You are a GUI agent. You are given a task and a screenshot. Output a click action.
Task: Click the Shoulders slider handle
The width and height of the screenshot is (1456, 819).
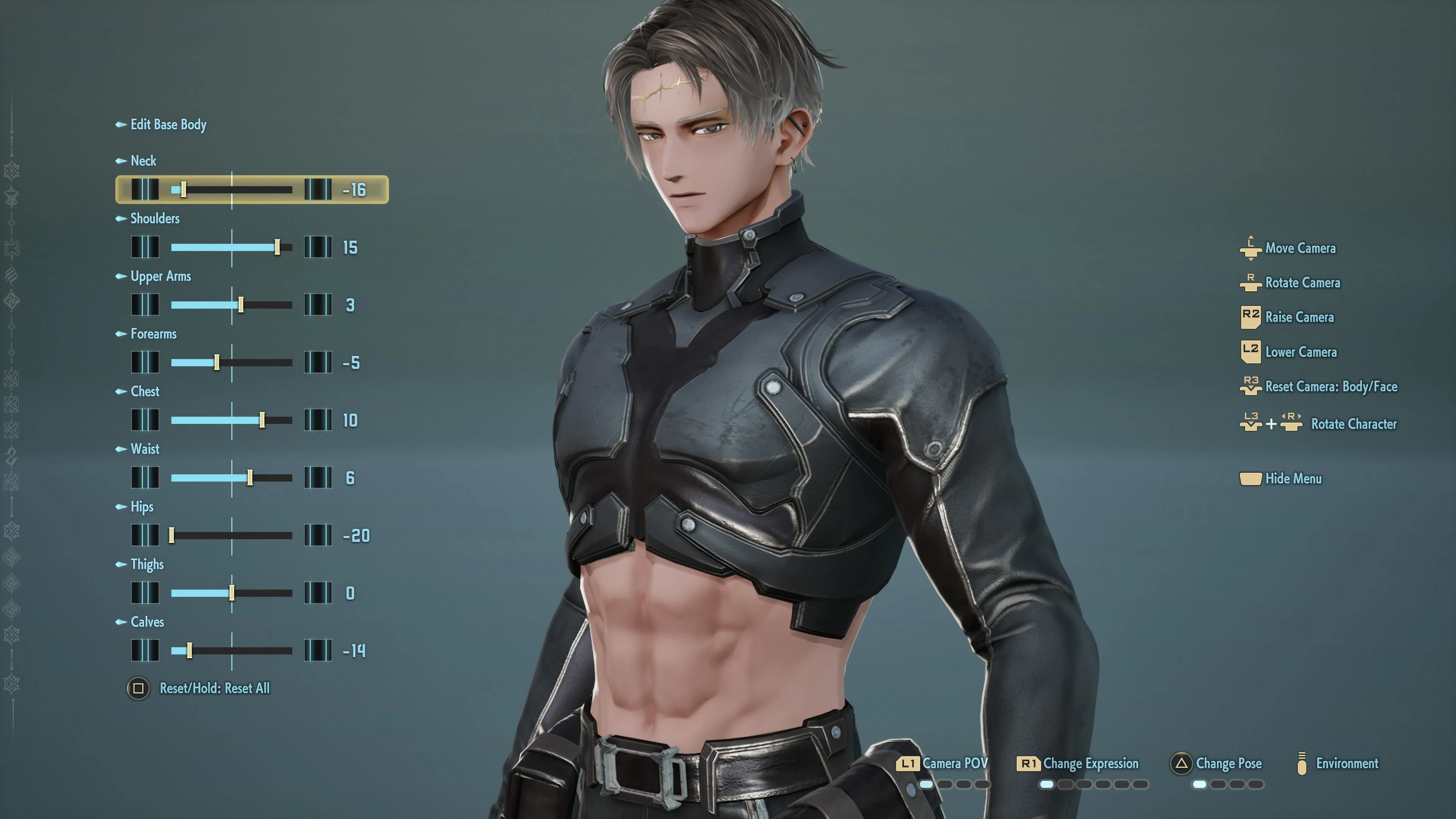278,248
